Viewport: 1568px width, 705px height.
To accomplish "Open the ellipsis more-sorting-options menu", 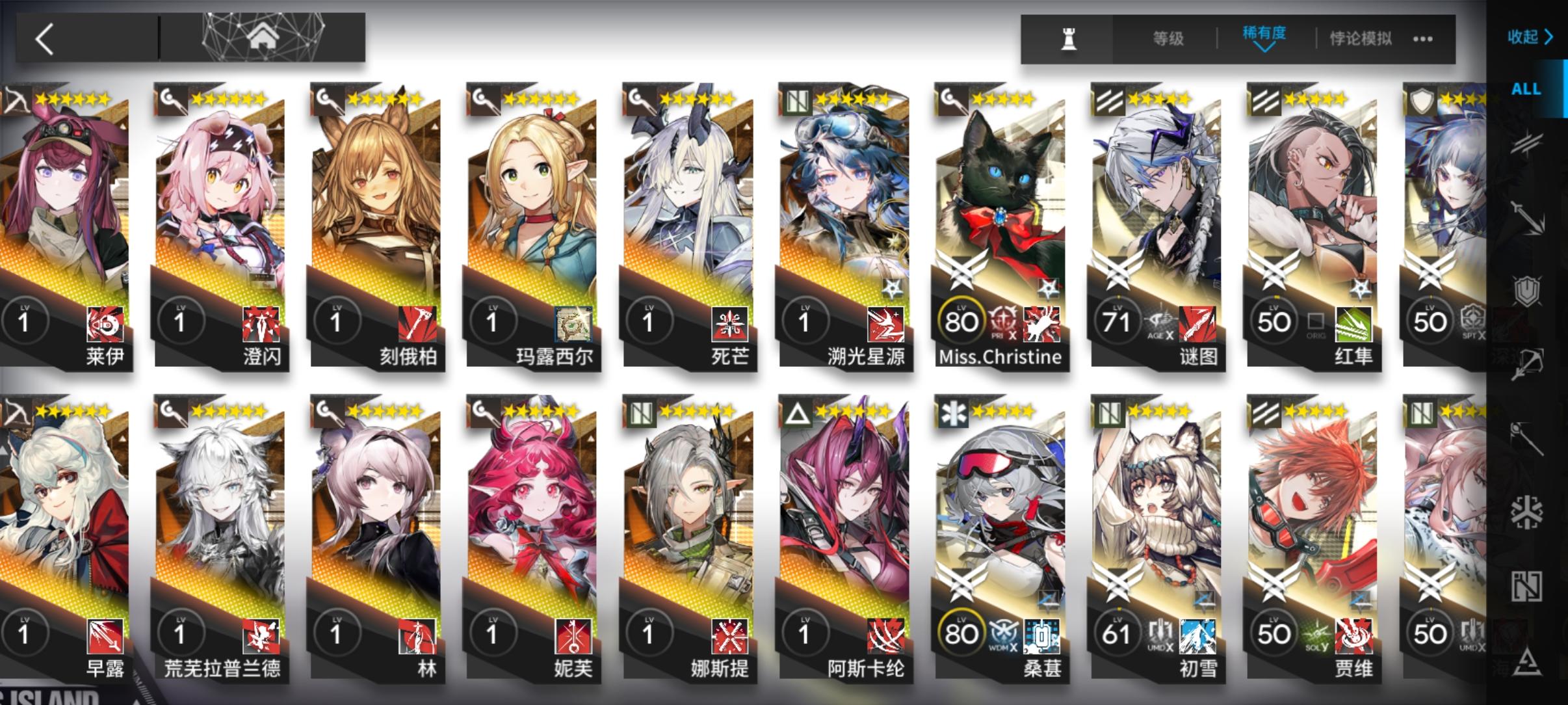I will pyautogui.click(x=1421, y=38).
